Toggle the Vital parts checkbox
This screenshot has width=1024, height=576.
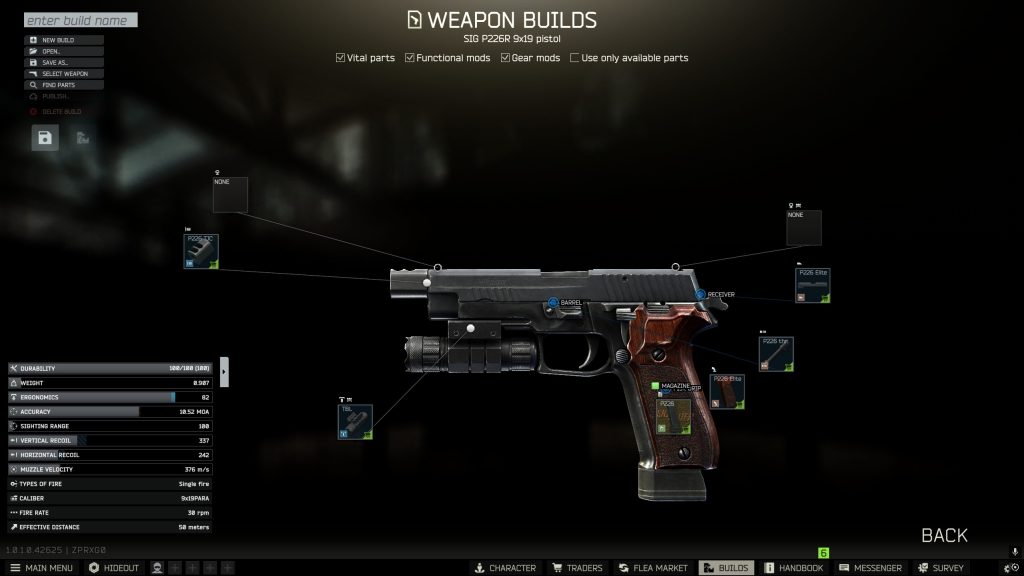pos(341,58)
